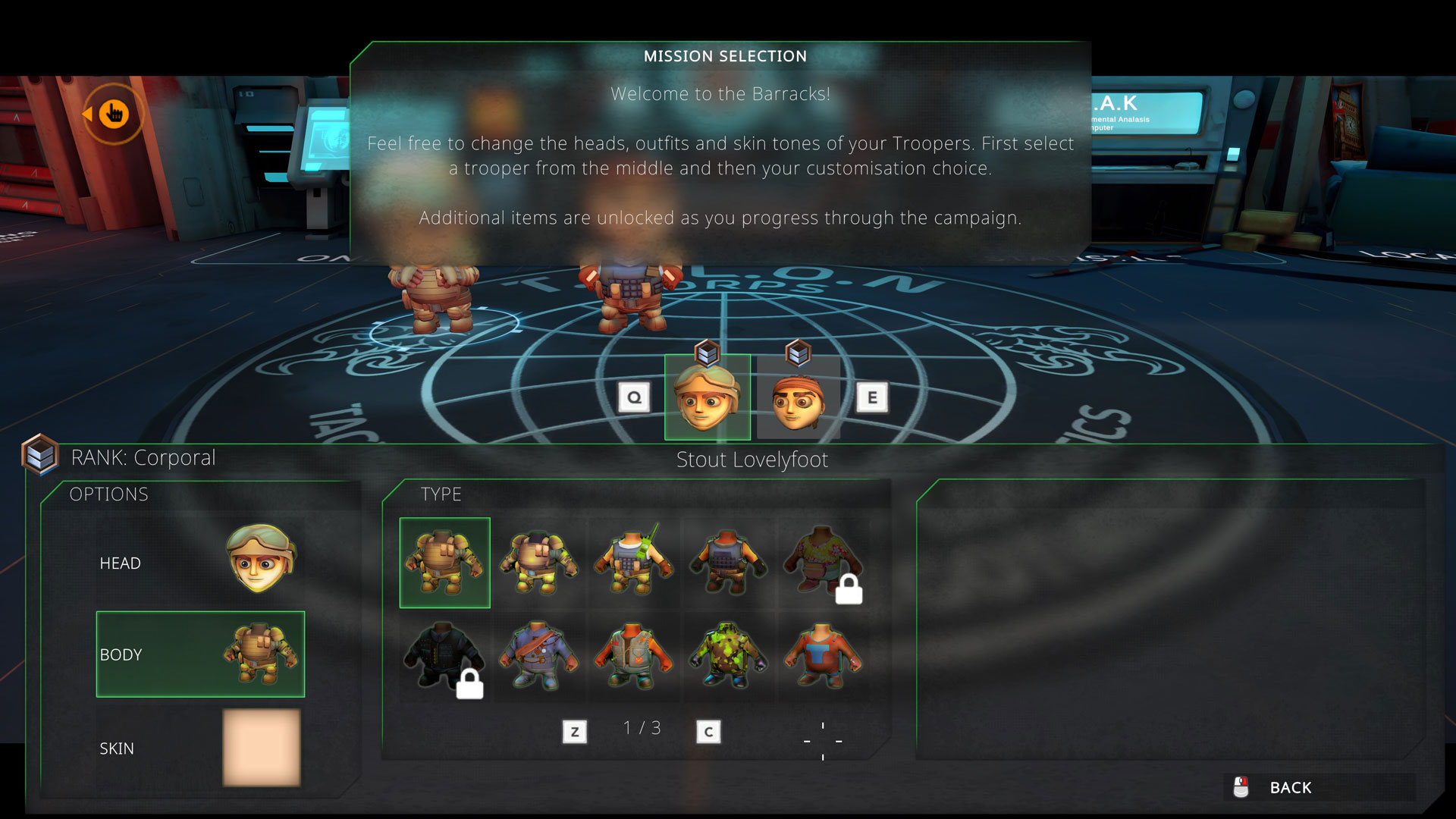Pick the blue-grey jacket with bandolier outfit
Image resolution: width=1456 pixels, height=819 pixels.
tap(538, 657)
